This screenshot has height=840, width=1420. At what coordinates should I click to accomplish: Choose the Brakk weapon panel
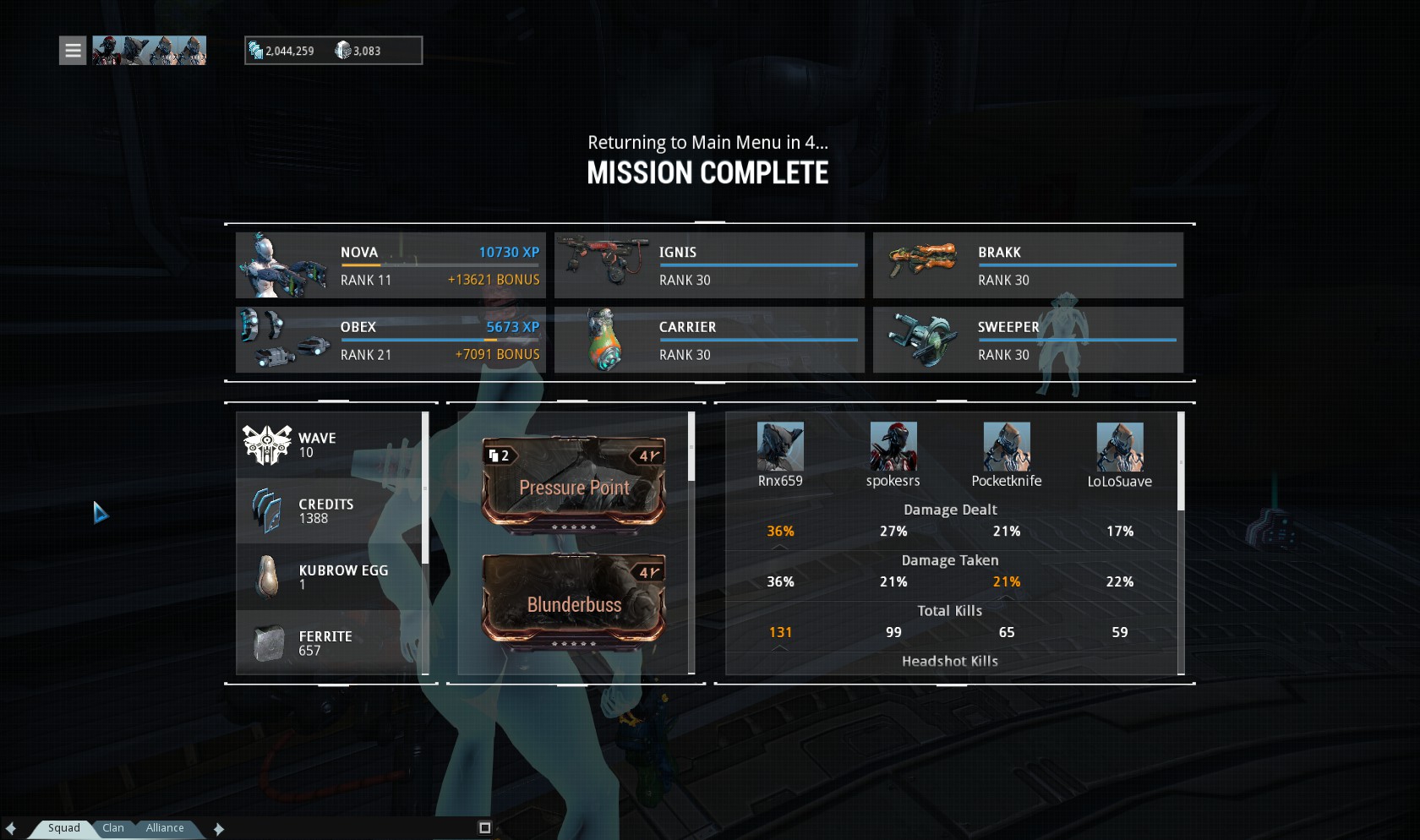(1028, 265)
